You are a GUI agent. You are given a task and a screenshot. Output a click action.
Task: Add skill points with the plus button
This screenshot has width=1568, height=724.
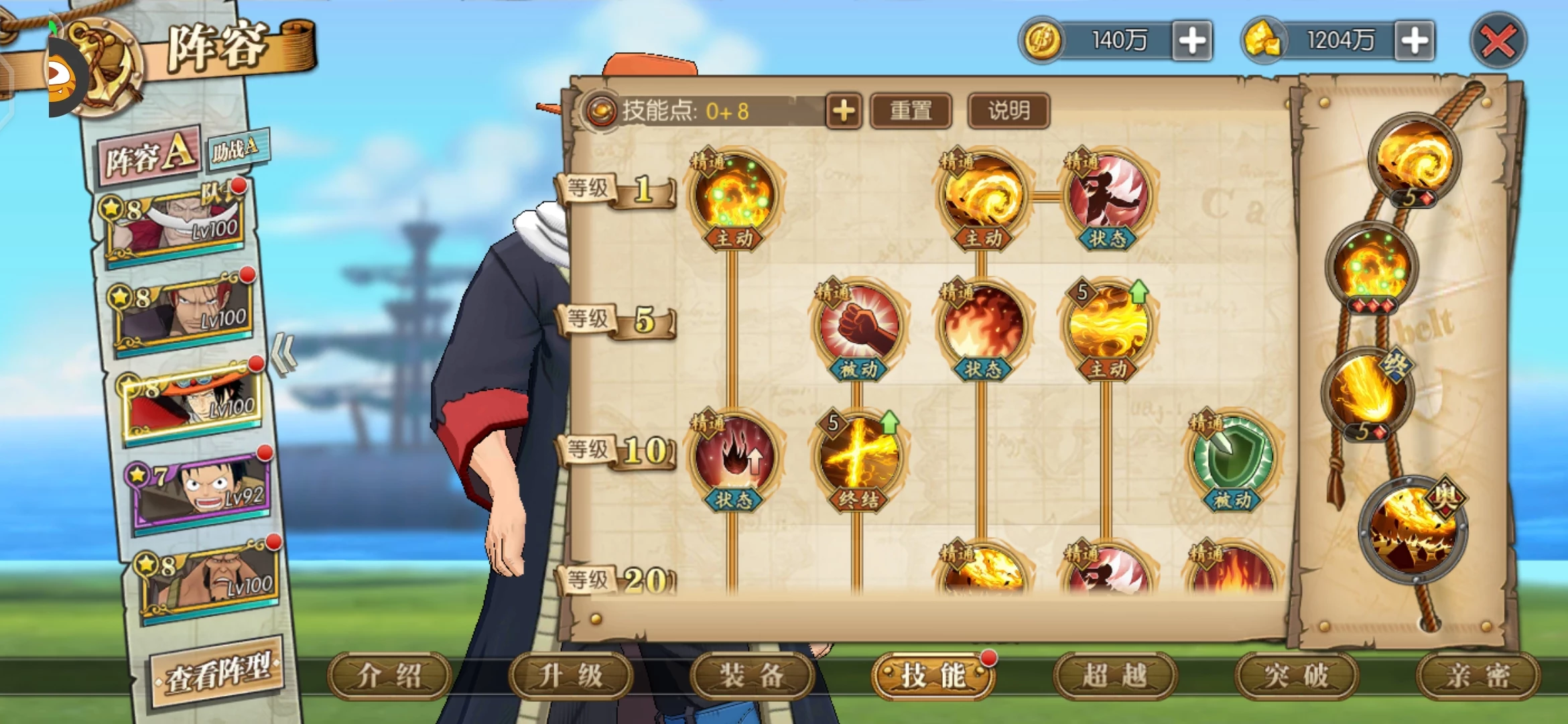844,111
